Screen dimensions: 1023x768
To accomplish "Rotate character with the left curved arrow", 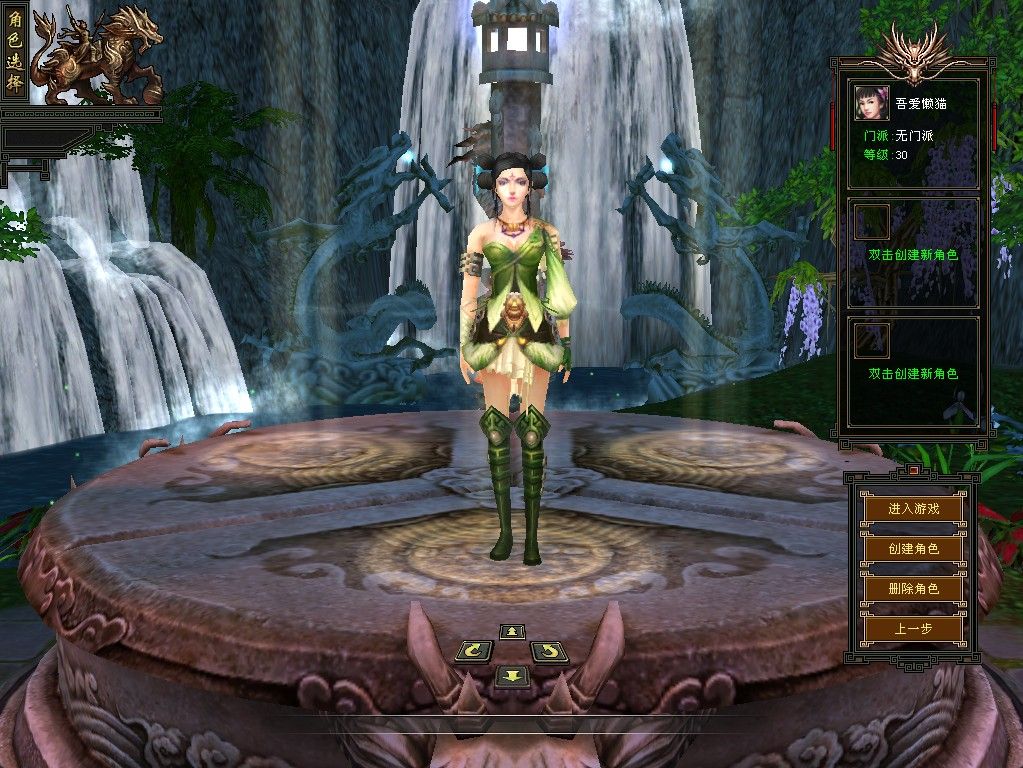I will coord(473,652).
